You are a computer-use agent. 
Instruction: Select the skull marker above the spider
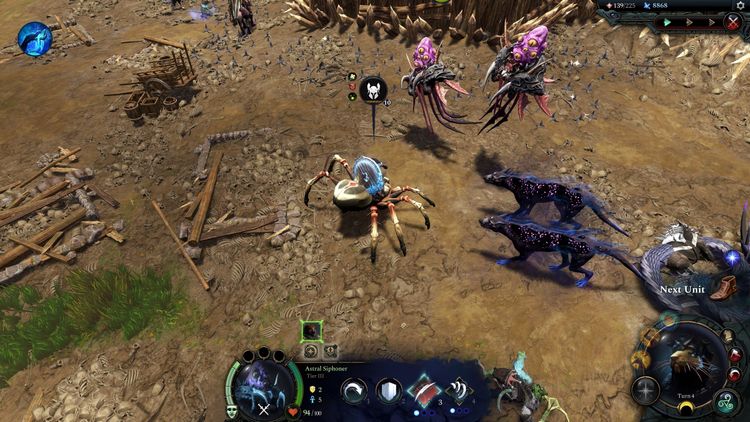pyautogui.click(x=372, y=90)
